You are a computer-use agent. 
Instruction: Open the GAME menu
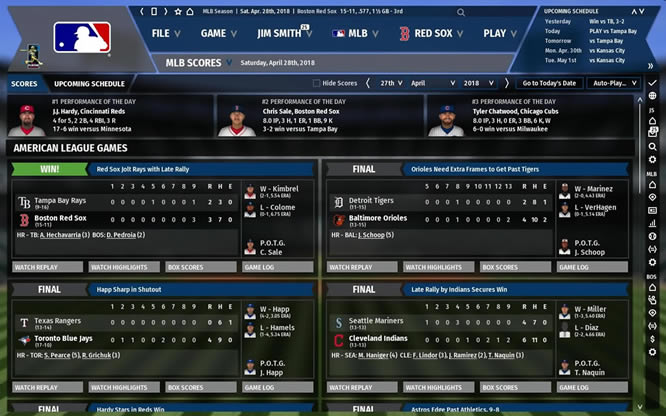[x=219, y=33]
